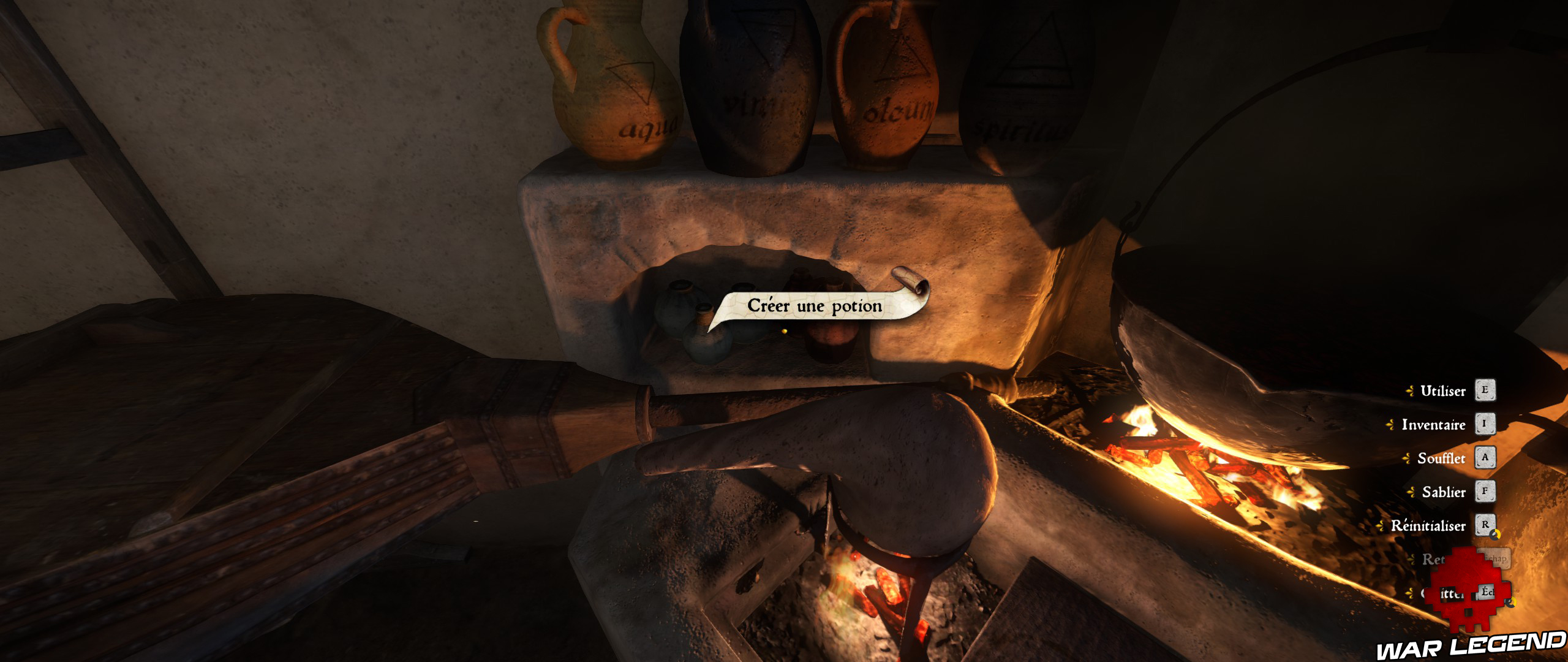Screen dimensions: 1568x662
Task: Click the fleur-de-lis marker beside Utiliser
Action: (1410, 389)
